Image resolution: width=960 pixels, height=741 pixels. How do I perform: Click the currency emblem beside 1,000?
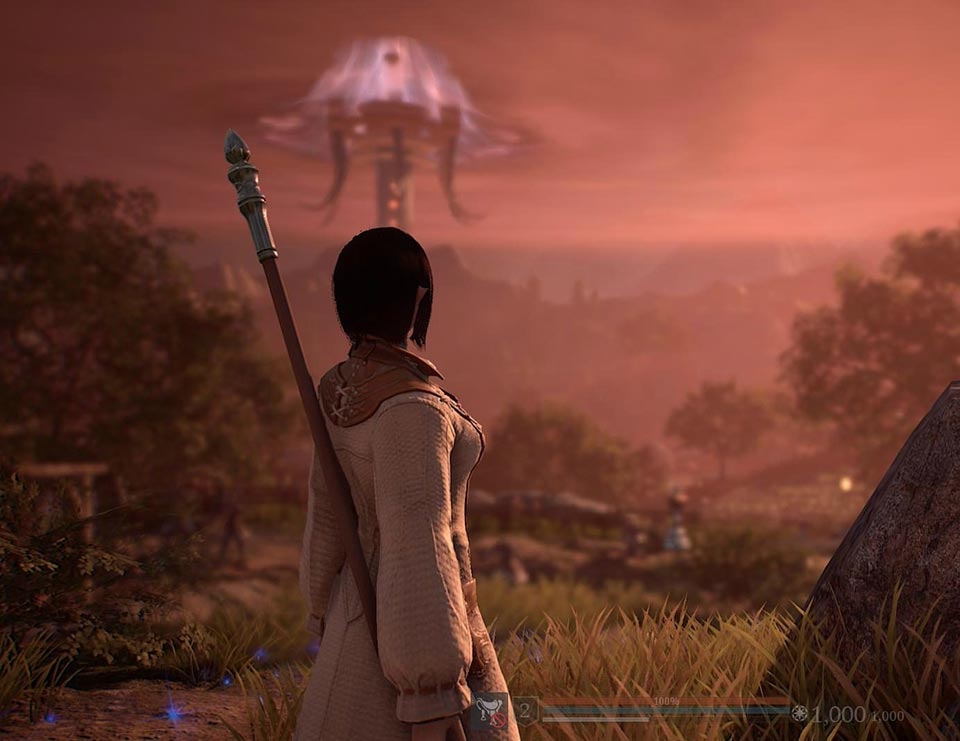[799, 713]
